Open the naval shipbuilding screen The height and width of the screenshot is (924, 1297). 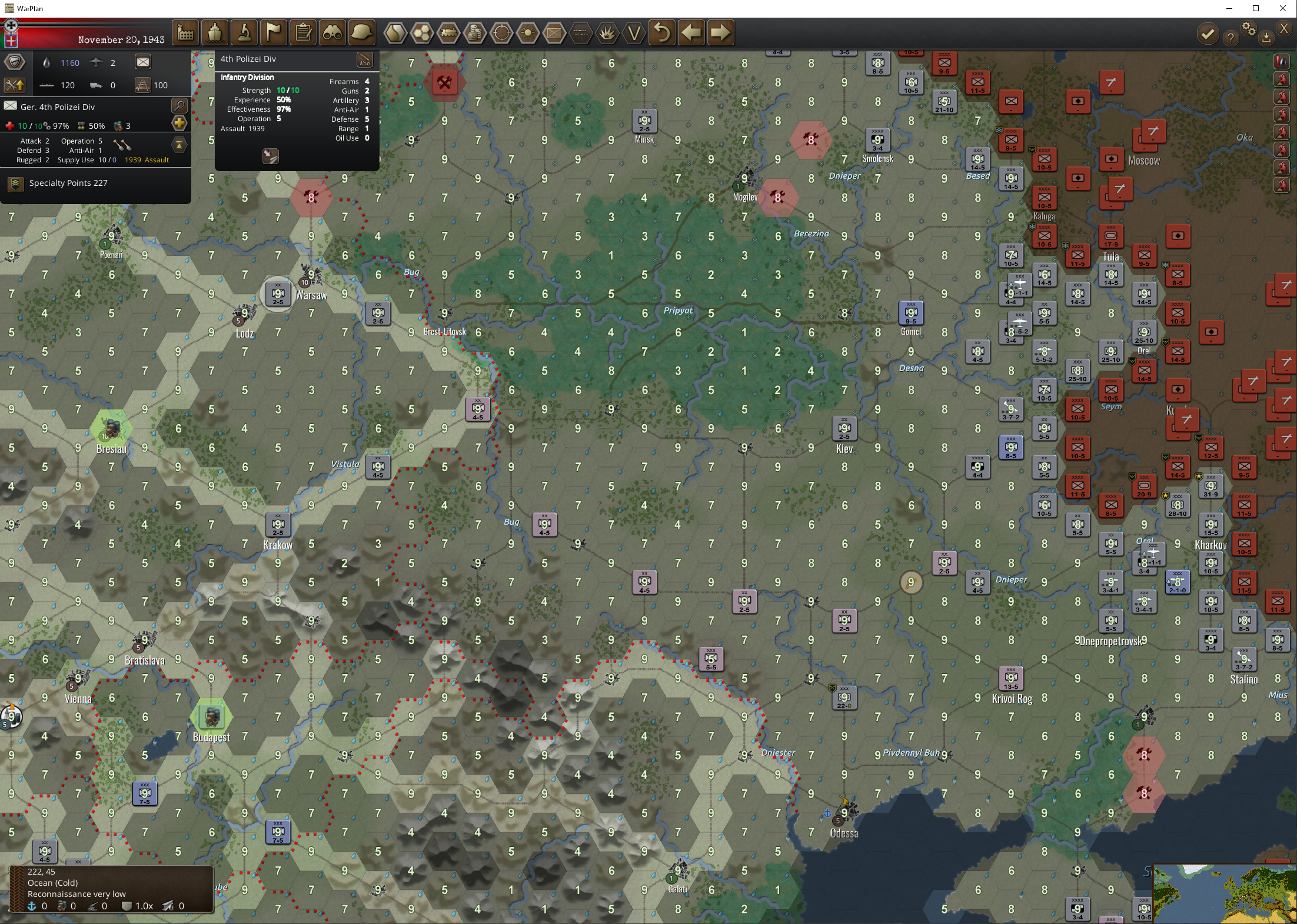click(215, 32)
